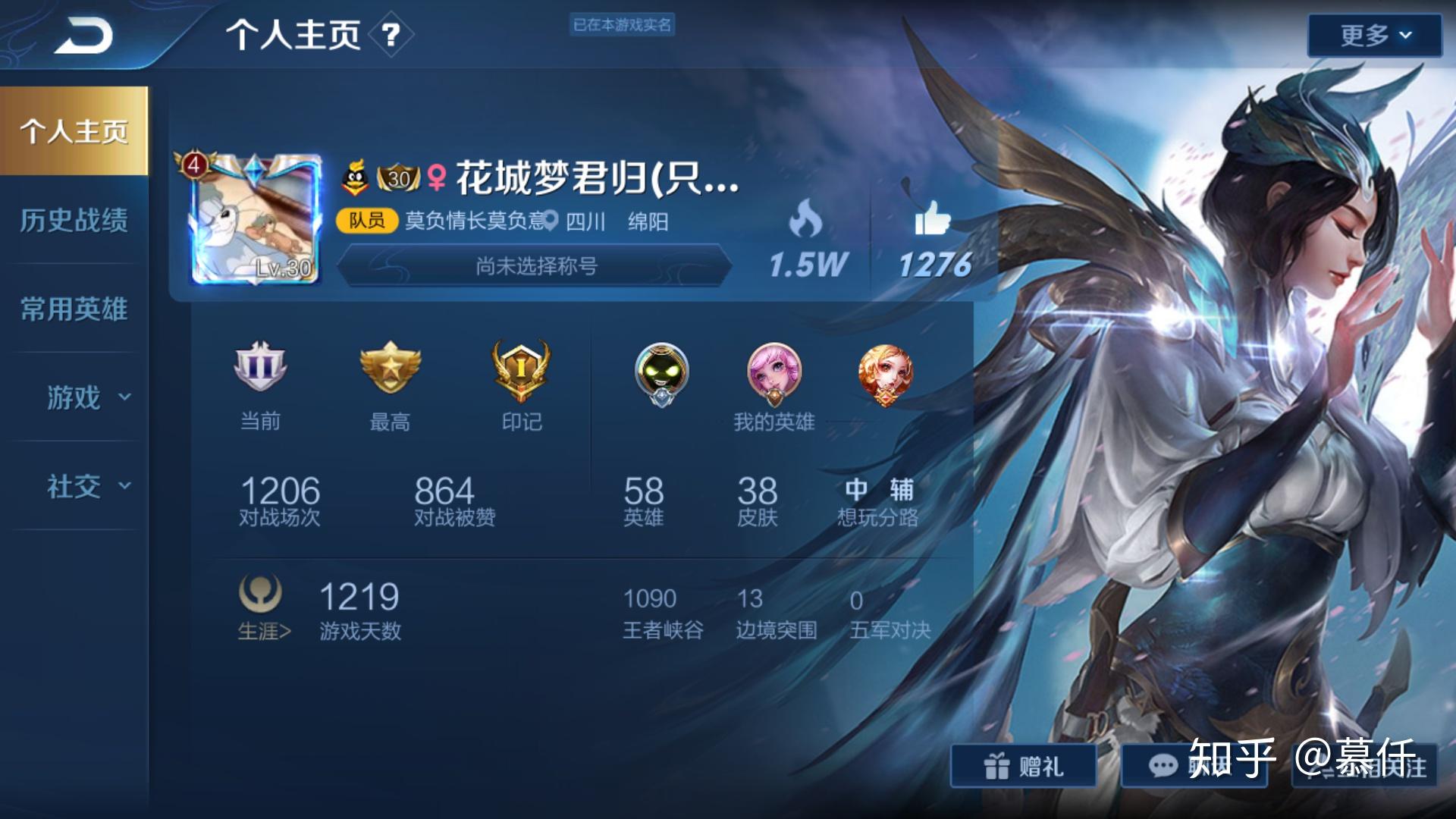1456x819 pixels.
Task: Open the 常用英雄 tab
Action: (x=74, y=309)
